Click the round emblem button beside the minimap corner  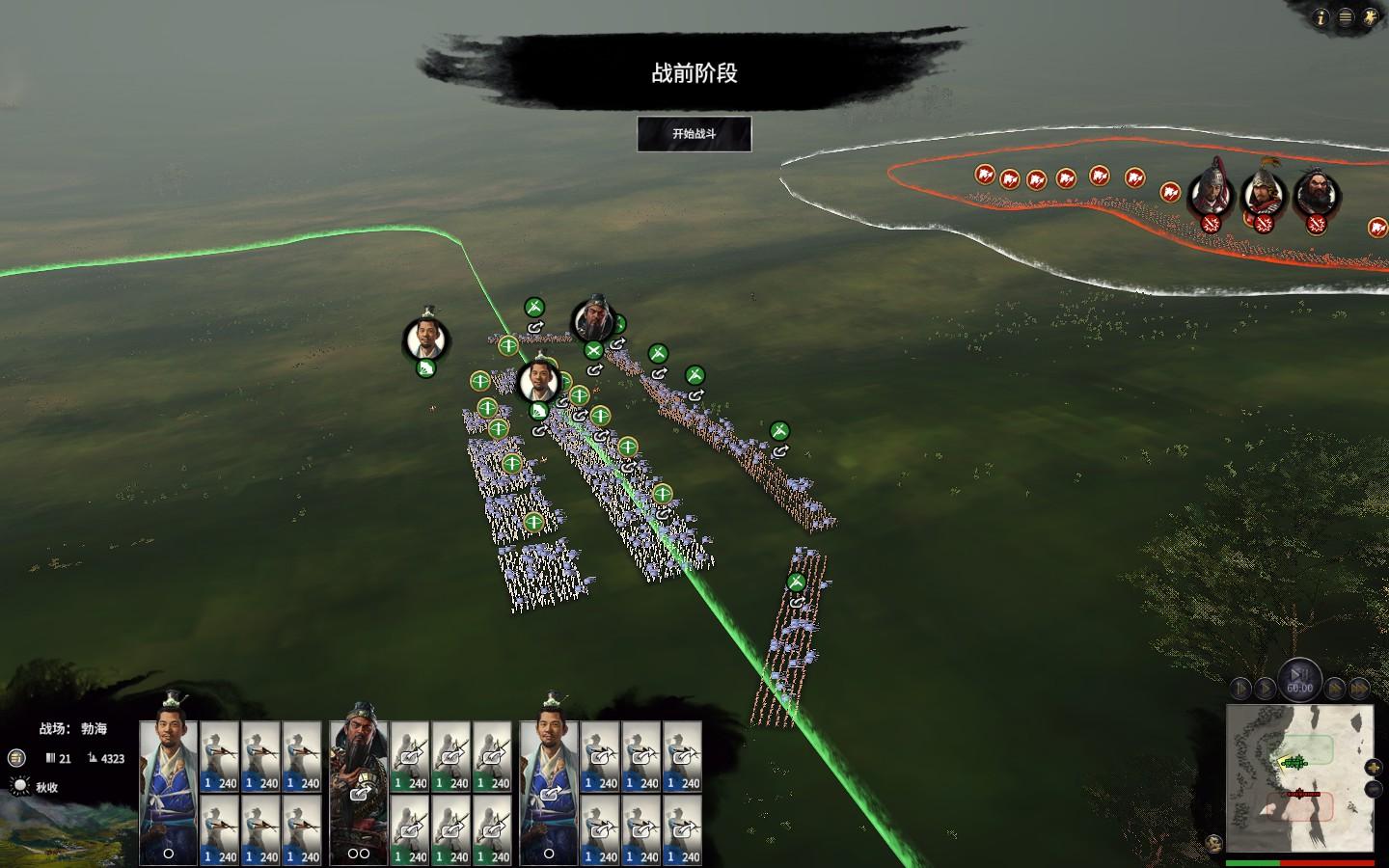[x=1214, y=845]
